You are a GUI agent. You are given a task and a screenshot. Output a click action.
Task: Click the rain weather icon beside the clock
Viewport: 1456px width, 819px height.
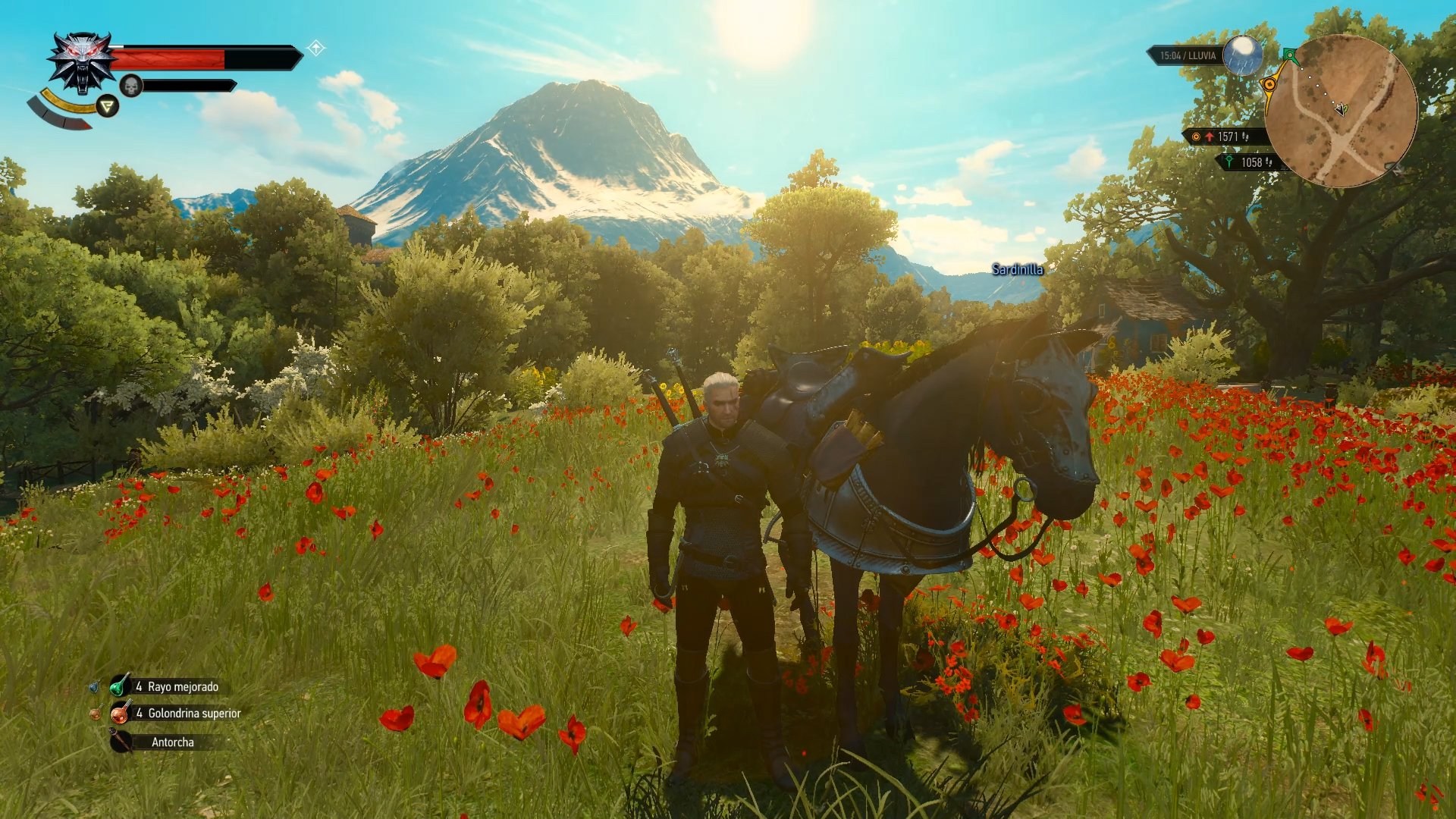click(x=1242, y=55)
